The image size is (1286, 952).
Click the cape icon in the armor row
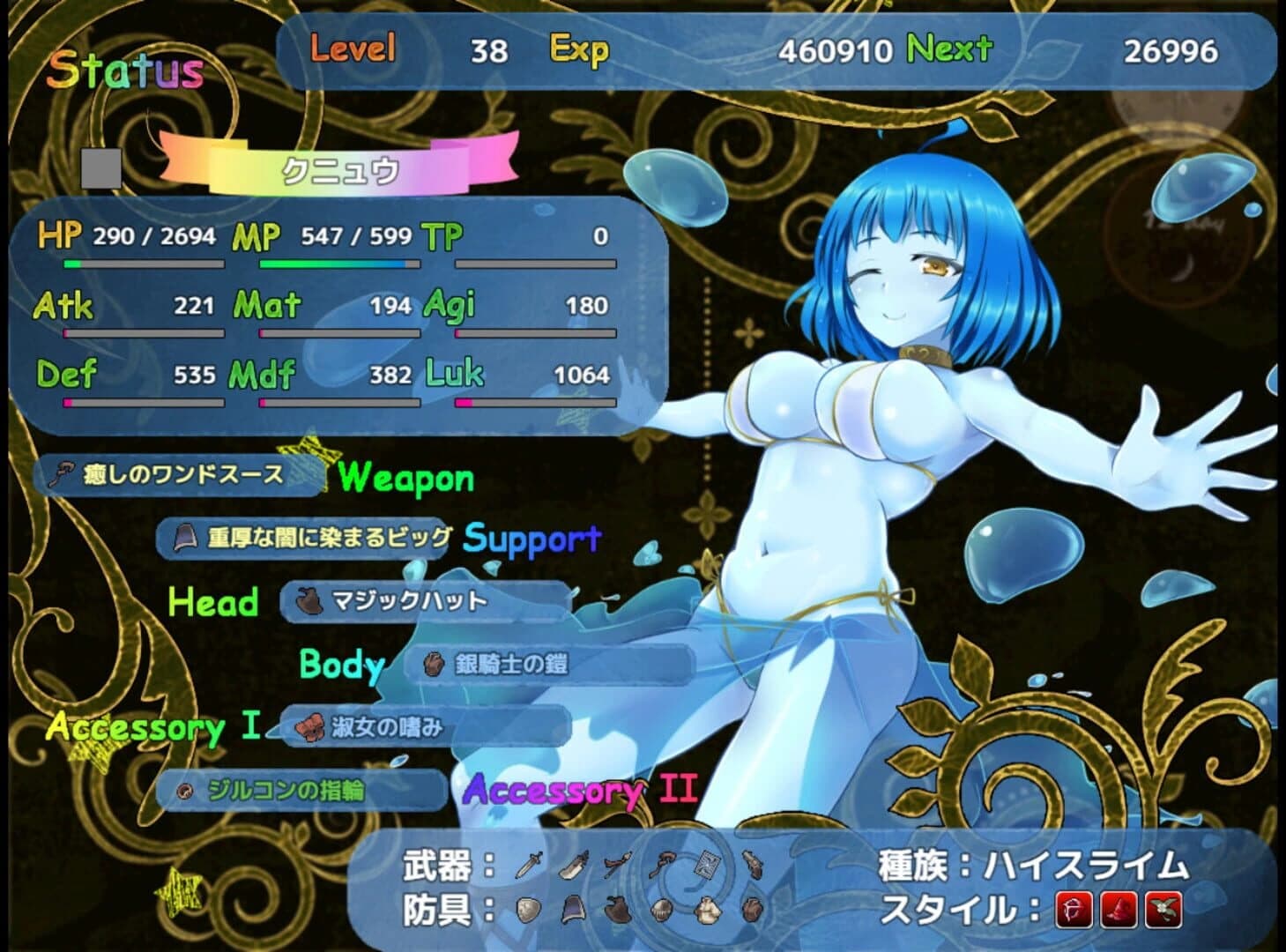tap(574, 911)
